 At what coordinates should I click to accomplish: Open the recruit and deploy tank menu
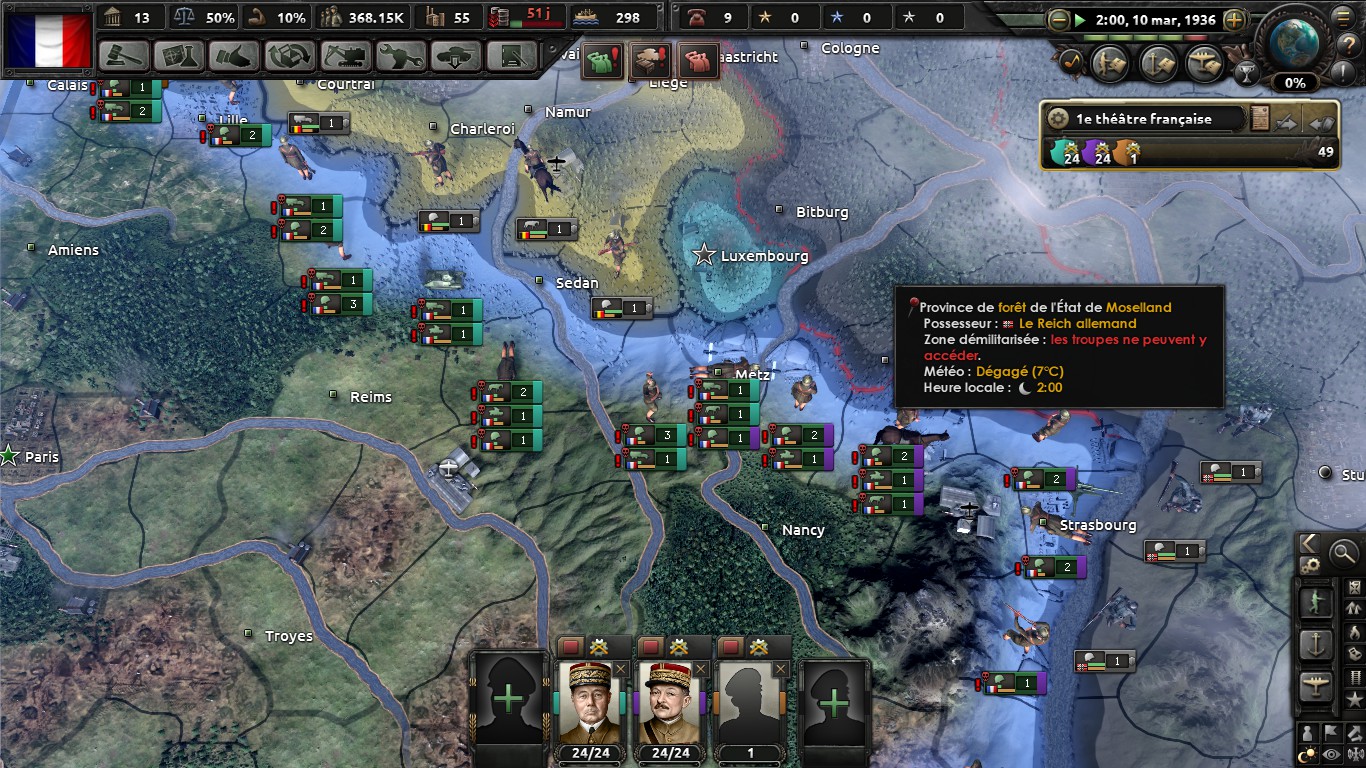(x=456, y=56)
